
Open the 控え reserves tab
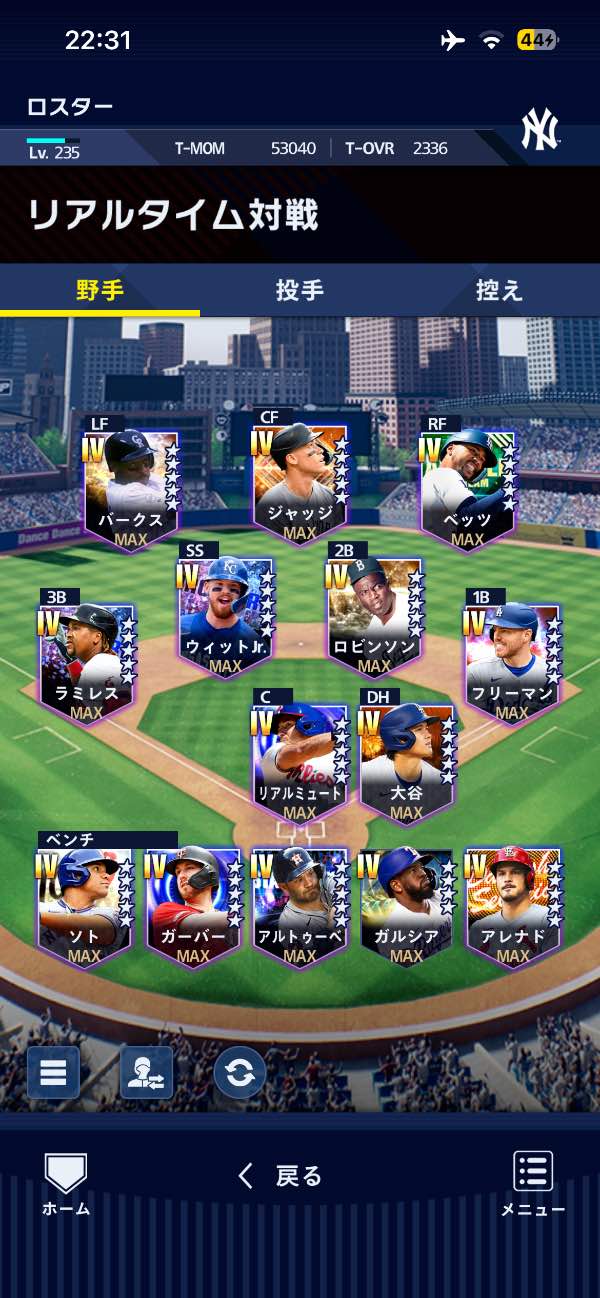click(x=499, y=290)
